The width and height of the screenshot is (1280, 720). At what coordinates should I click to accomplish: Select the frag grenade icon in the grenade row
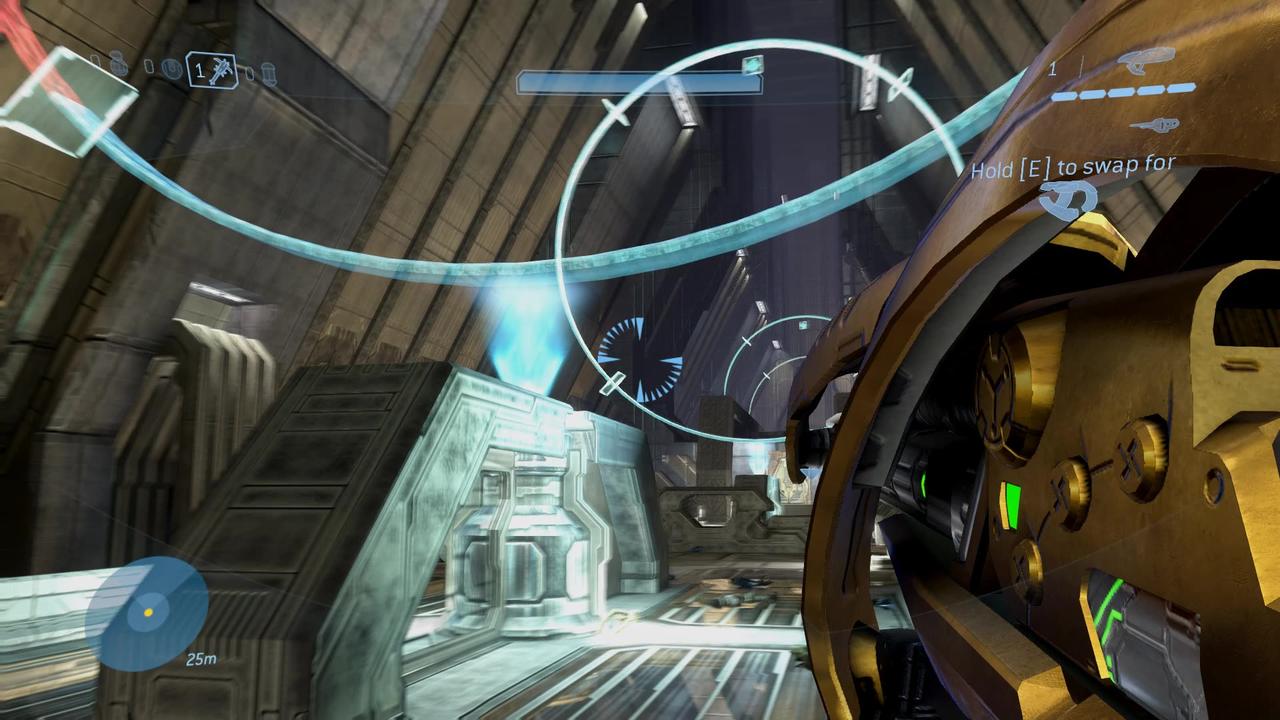coord(118,66)
